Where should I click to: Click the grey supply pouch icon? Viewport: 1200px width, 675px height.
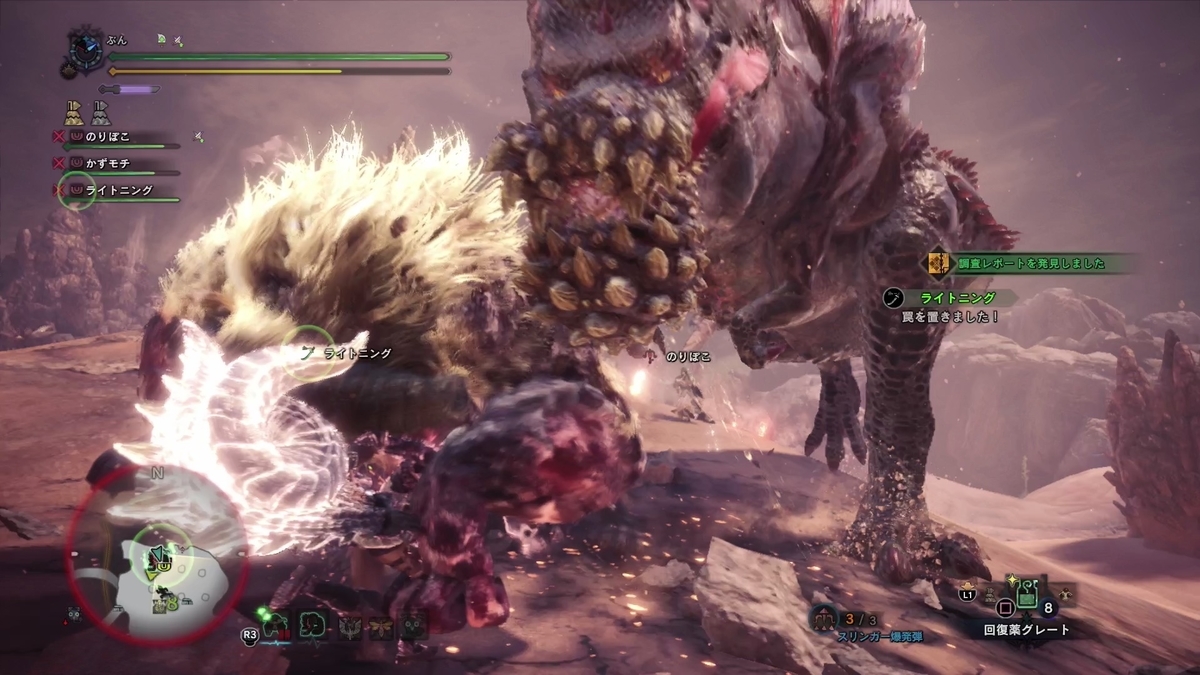coord(99,112)
